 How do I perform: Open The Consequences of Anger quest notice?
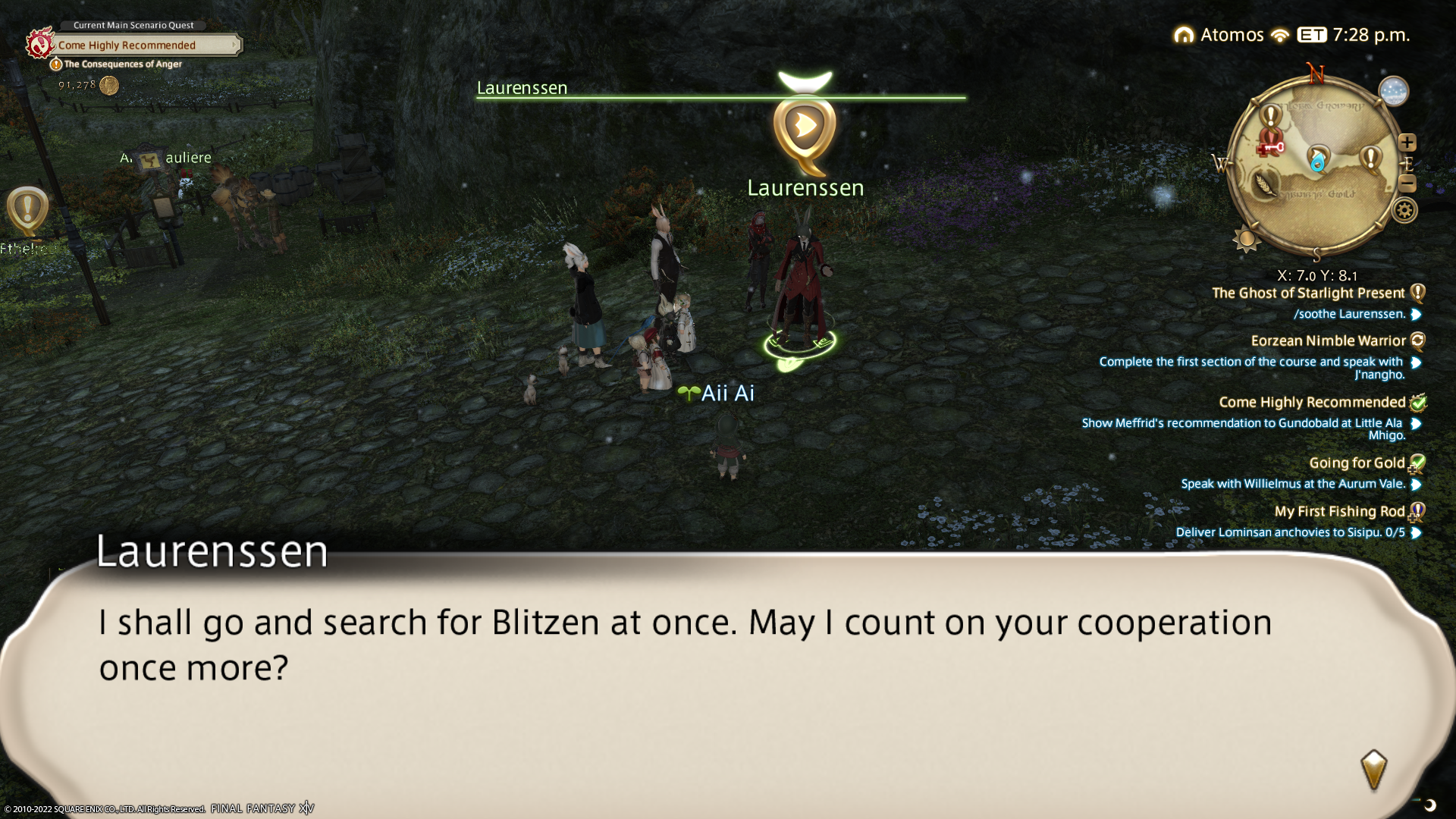coord(121,64)
